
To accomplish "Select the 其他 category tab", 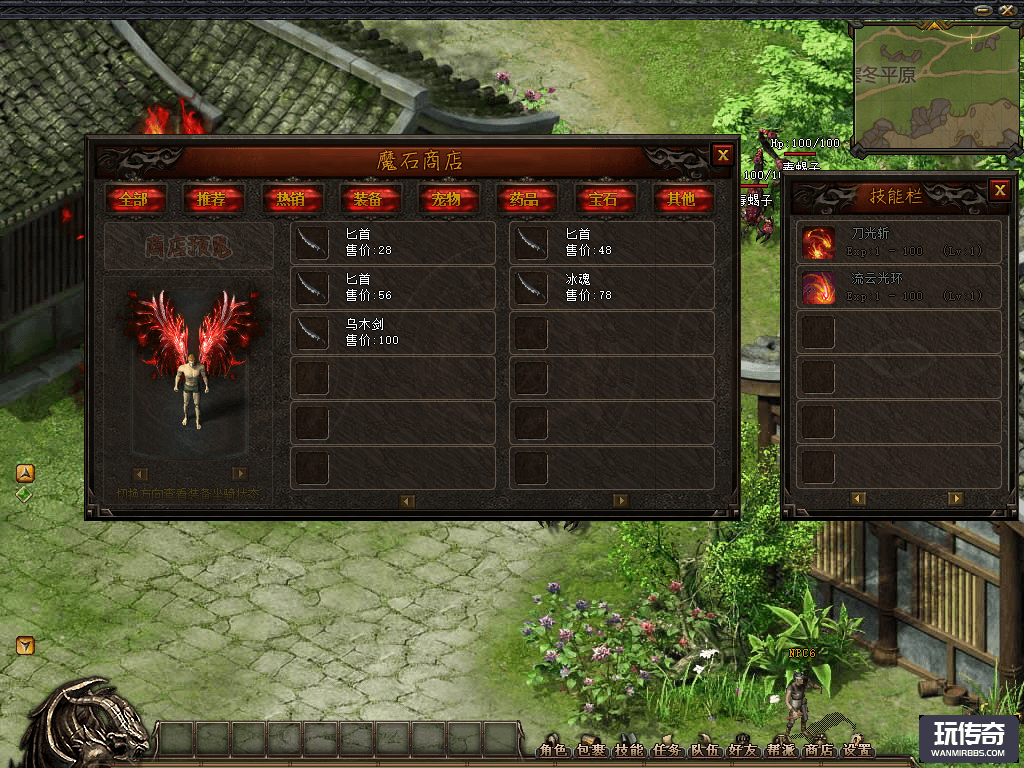I will click(682, 198).
